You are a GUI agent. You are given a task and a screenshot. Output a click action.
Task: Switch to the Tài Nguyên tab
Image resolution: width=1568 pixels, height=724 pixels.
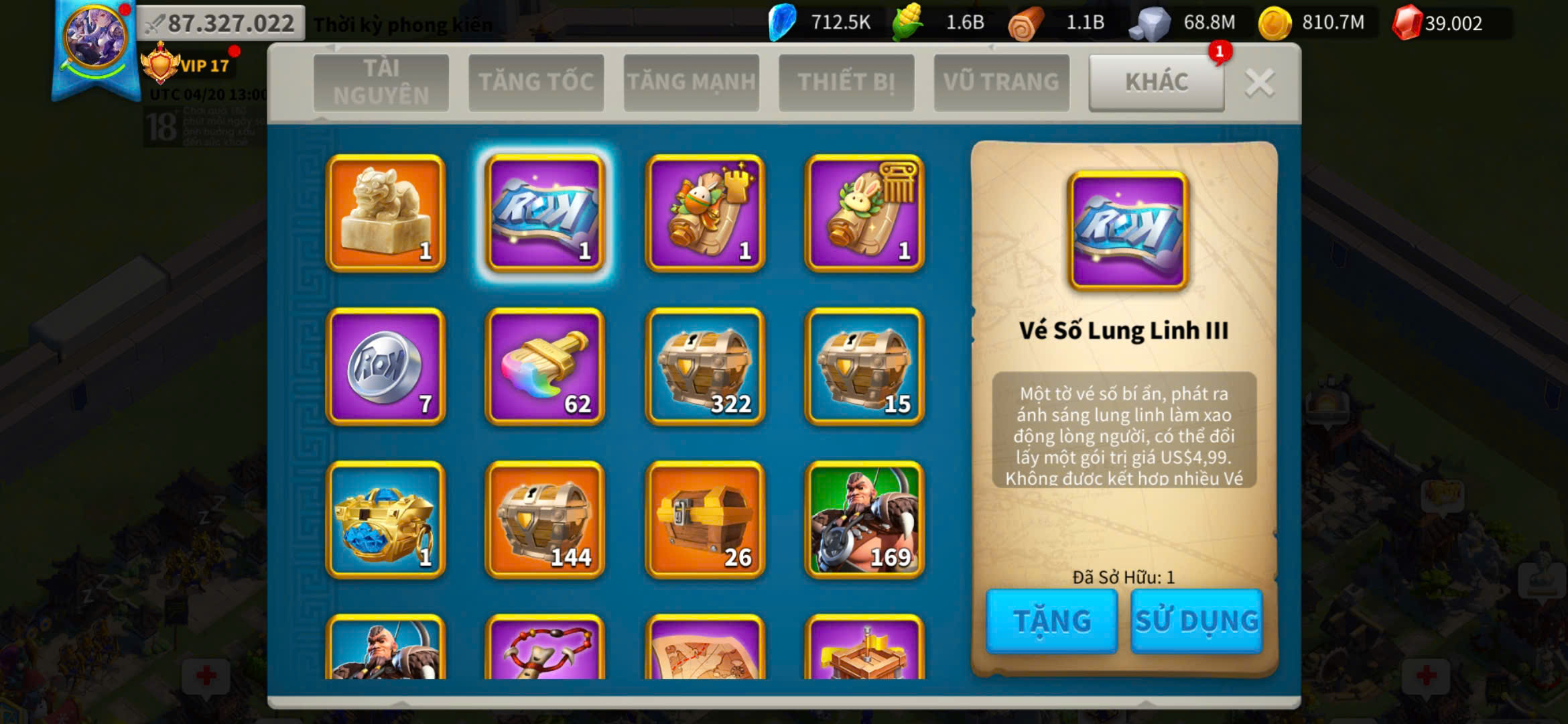tap(381, 82)
